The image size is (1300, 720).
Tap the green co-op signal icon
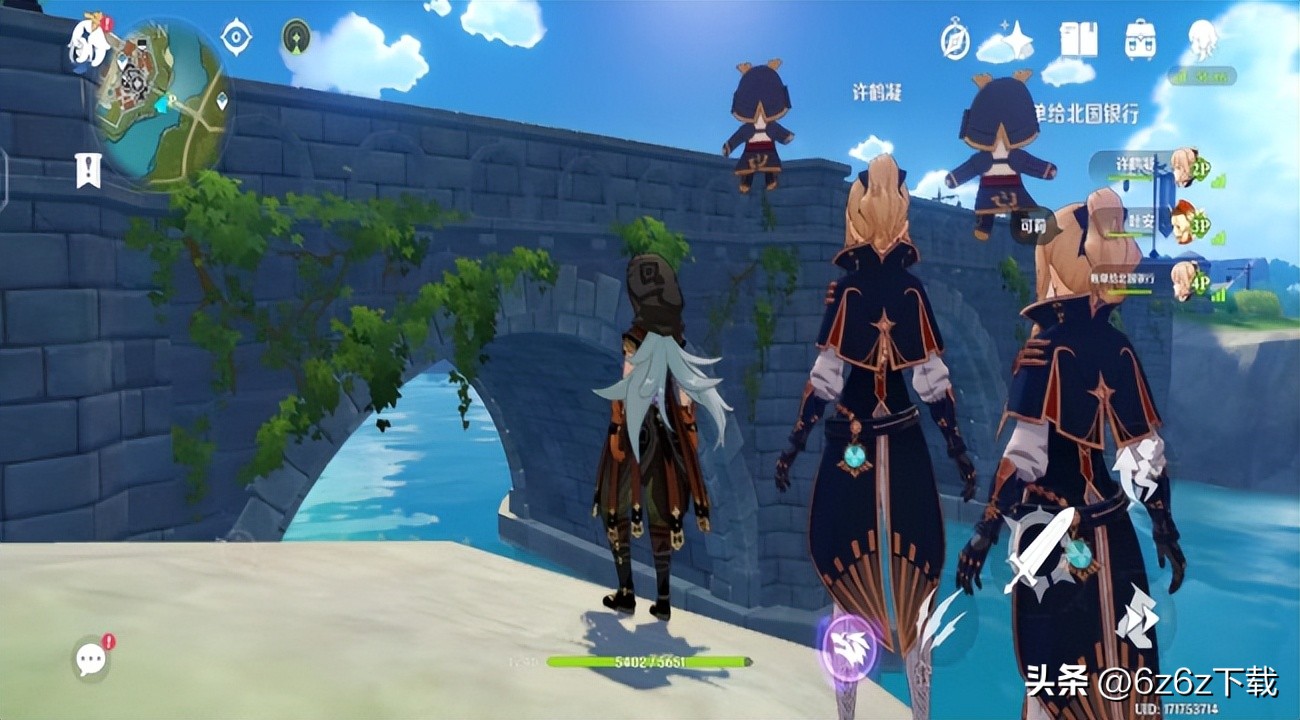click(297, 37)
